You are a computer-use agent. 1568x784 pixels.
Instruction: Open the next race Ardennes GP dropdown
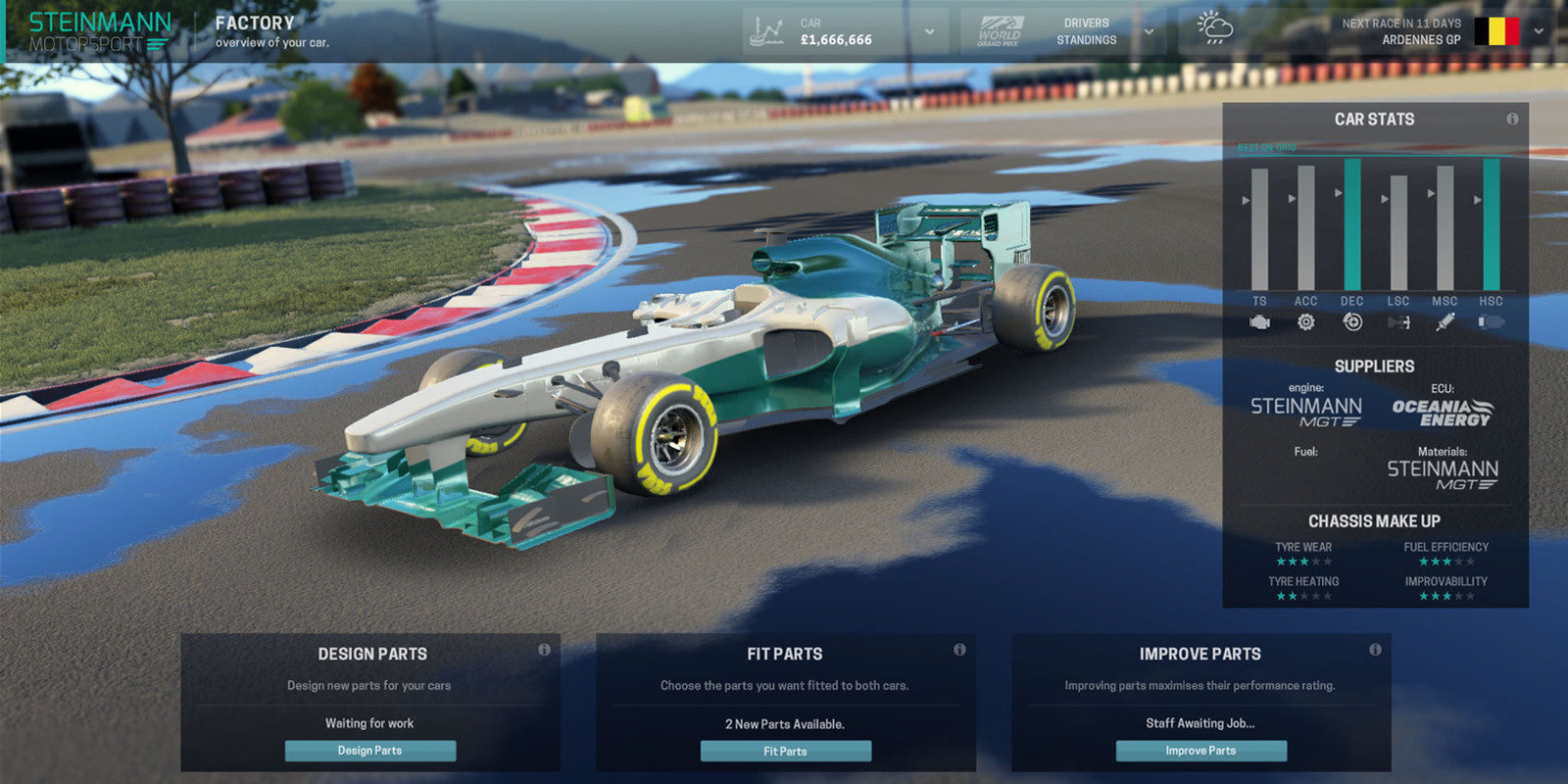[1539, 32]
